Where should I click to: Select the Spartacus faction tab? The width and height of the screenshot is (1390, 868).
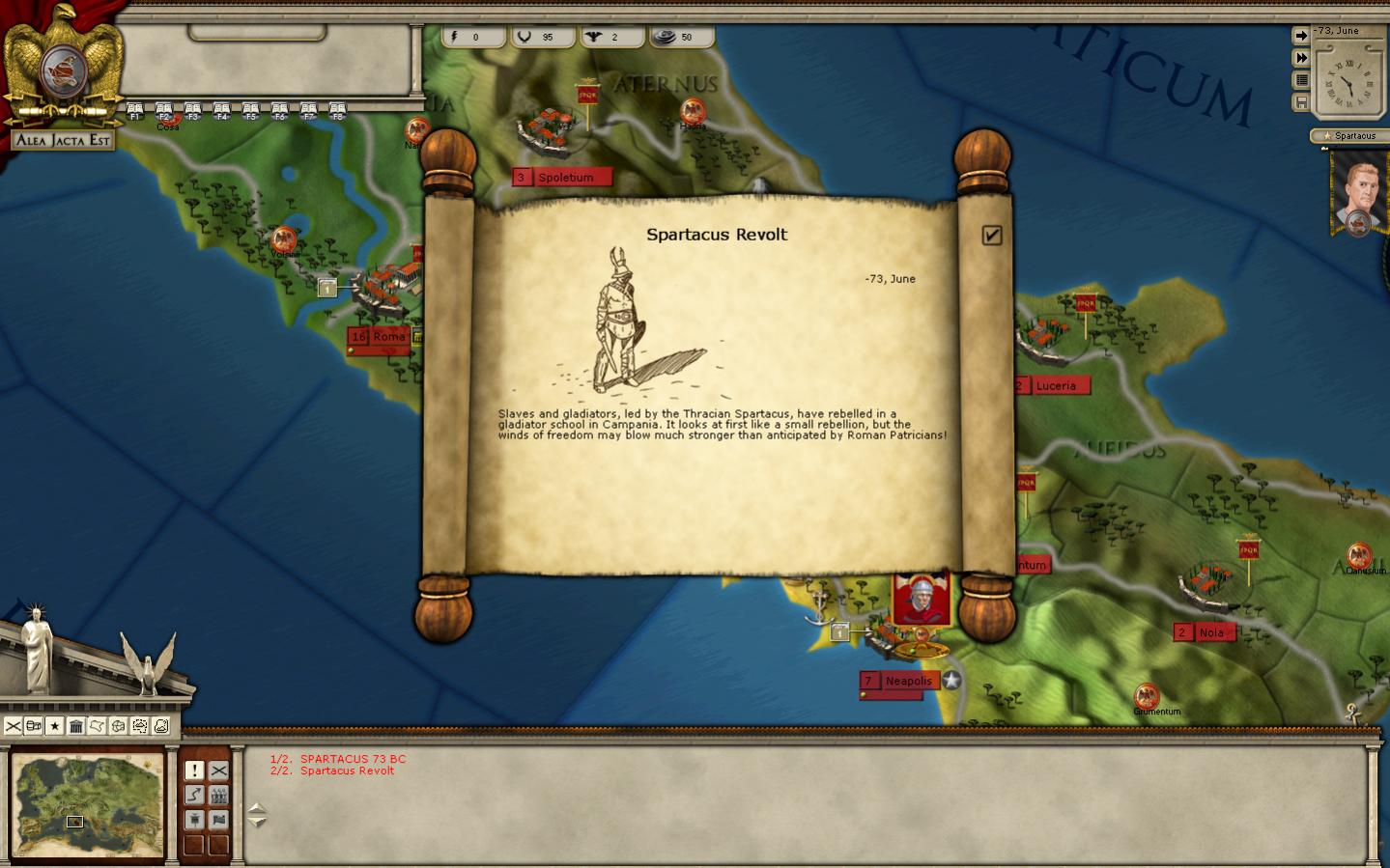(x=1349, y=136)
